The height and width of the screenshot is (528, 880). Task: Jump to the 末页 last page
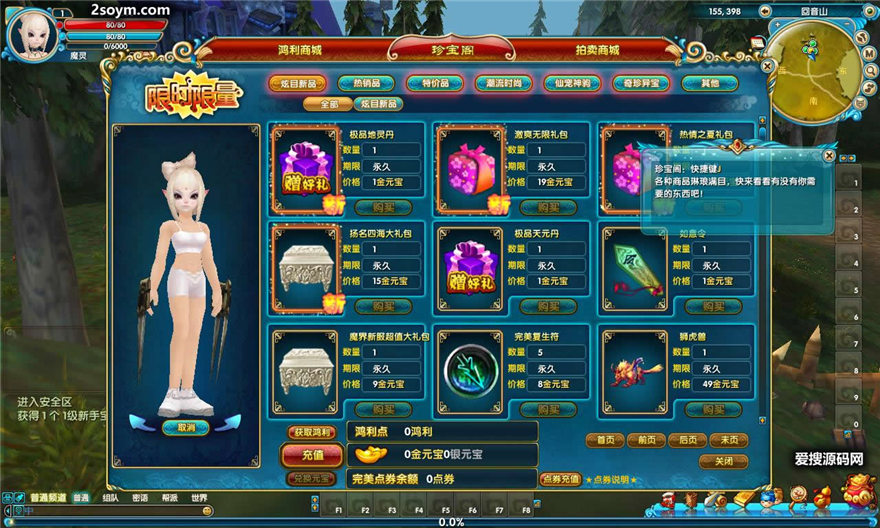[728, 440]
